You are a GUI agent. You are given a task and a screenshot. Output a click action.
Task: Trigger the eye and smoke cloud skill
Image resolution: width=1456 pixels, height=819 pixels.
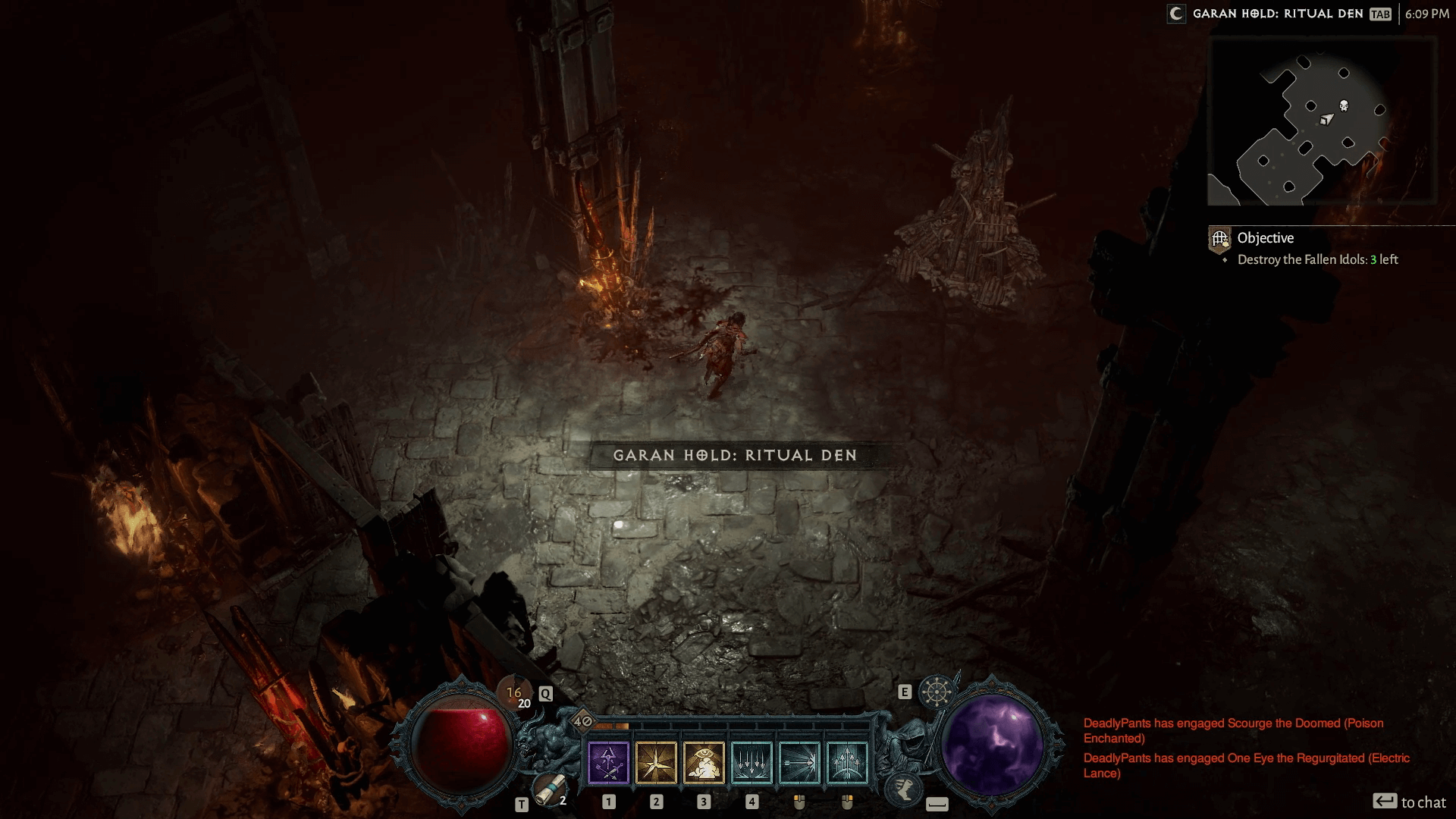click(704, 763)
